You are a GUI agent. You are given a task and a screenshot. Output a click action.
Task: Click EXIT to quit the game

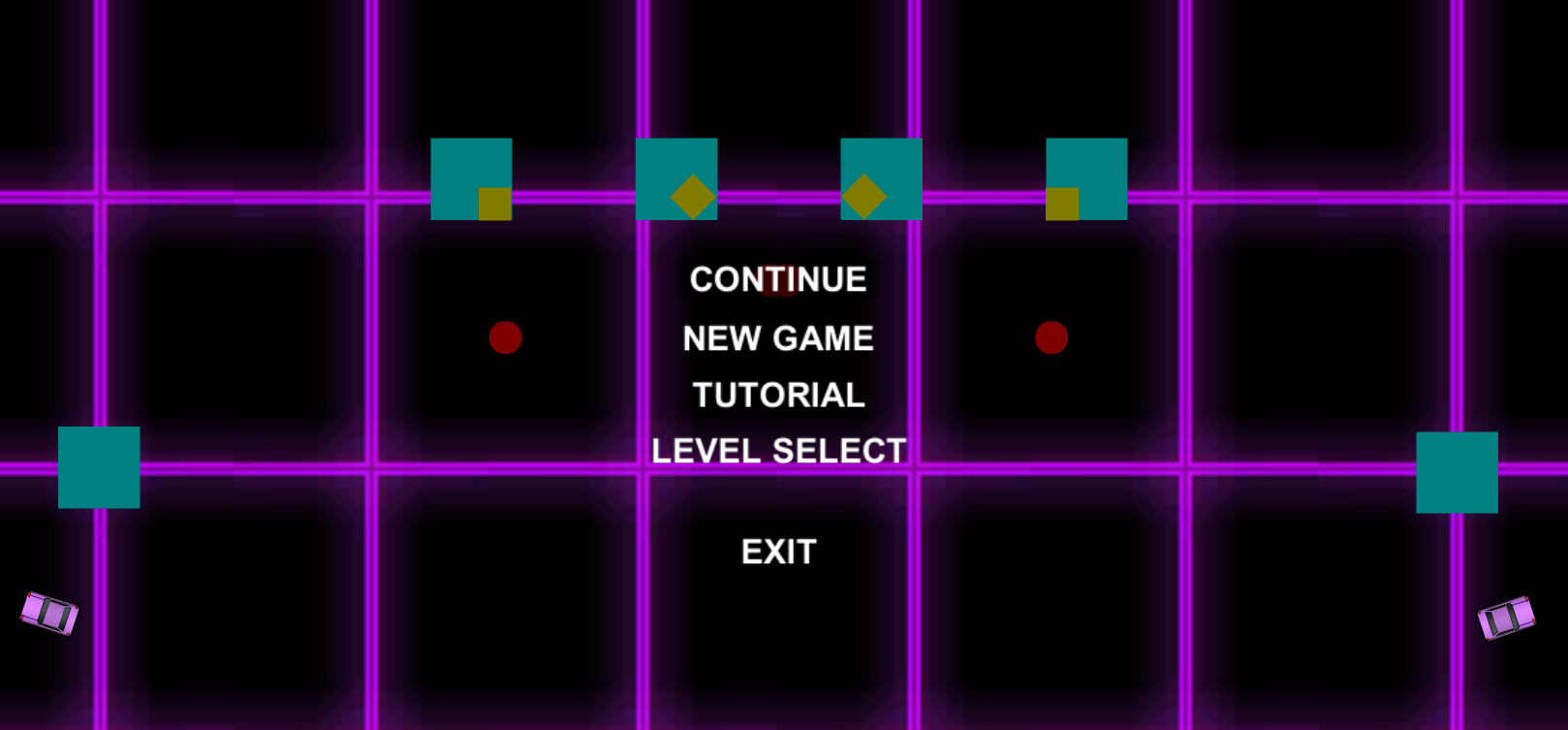pyautogui.click(x=778, y=551)
